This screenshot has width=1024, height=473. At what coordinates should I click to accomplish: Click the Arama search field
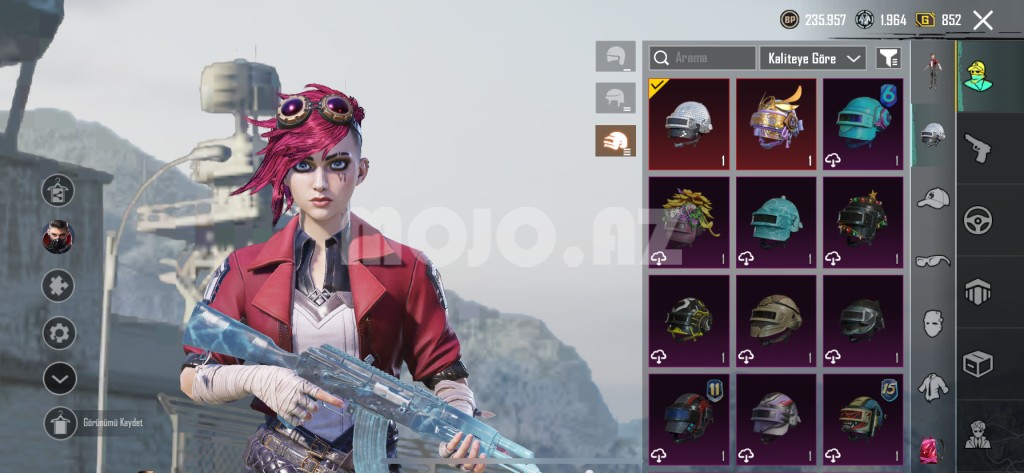coord(703,58)
